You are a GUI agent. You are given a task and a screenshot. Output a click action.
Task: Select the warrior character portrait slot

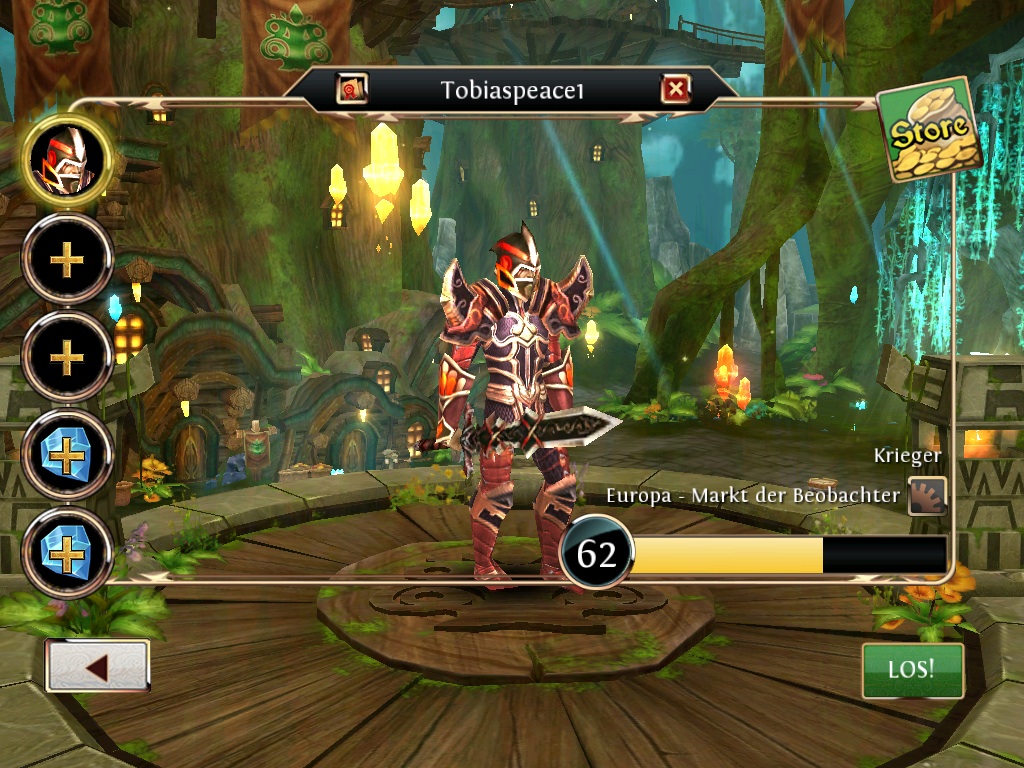[x=67, y=162]
